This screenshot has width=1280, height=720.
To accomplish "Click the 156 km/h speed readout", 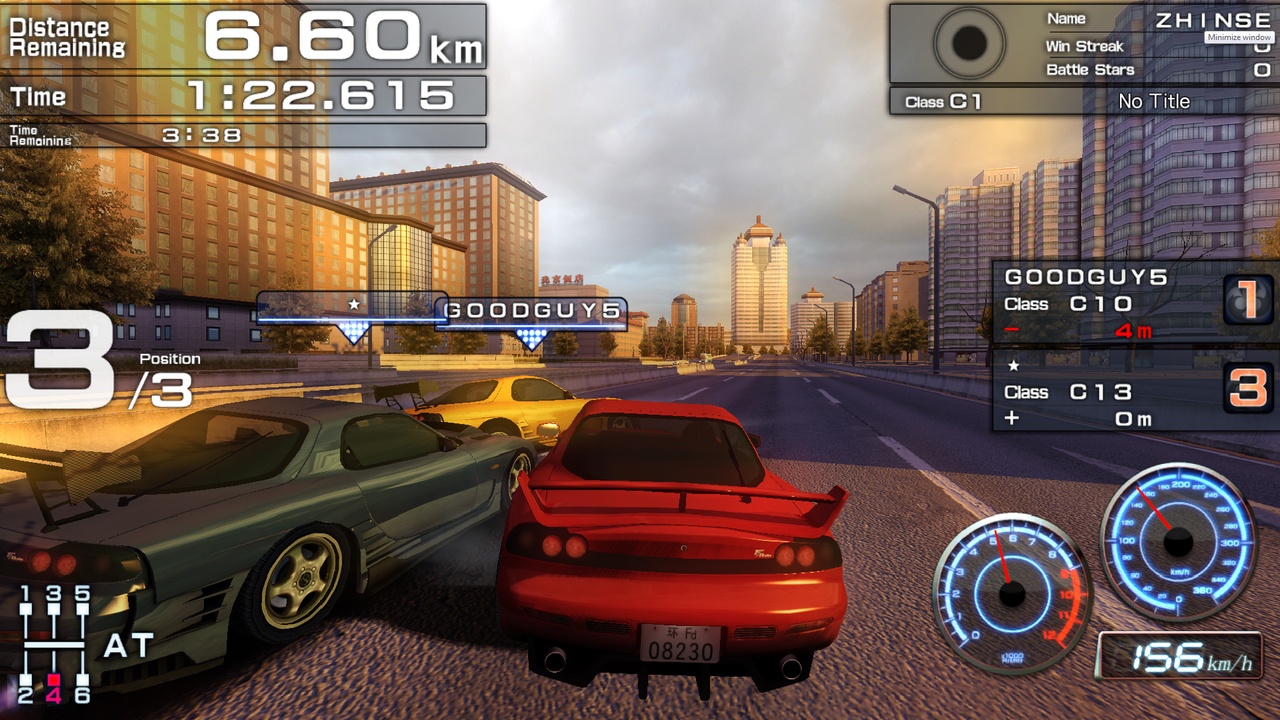I will (x=1184, y=658).
